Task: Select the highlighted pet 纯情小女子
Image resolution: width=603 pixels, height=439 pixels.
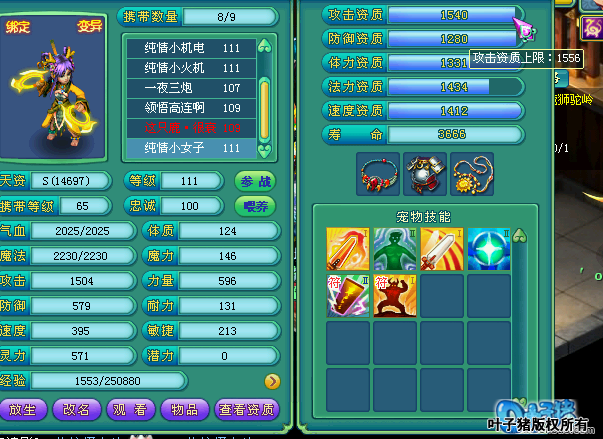Action: 191,148
